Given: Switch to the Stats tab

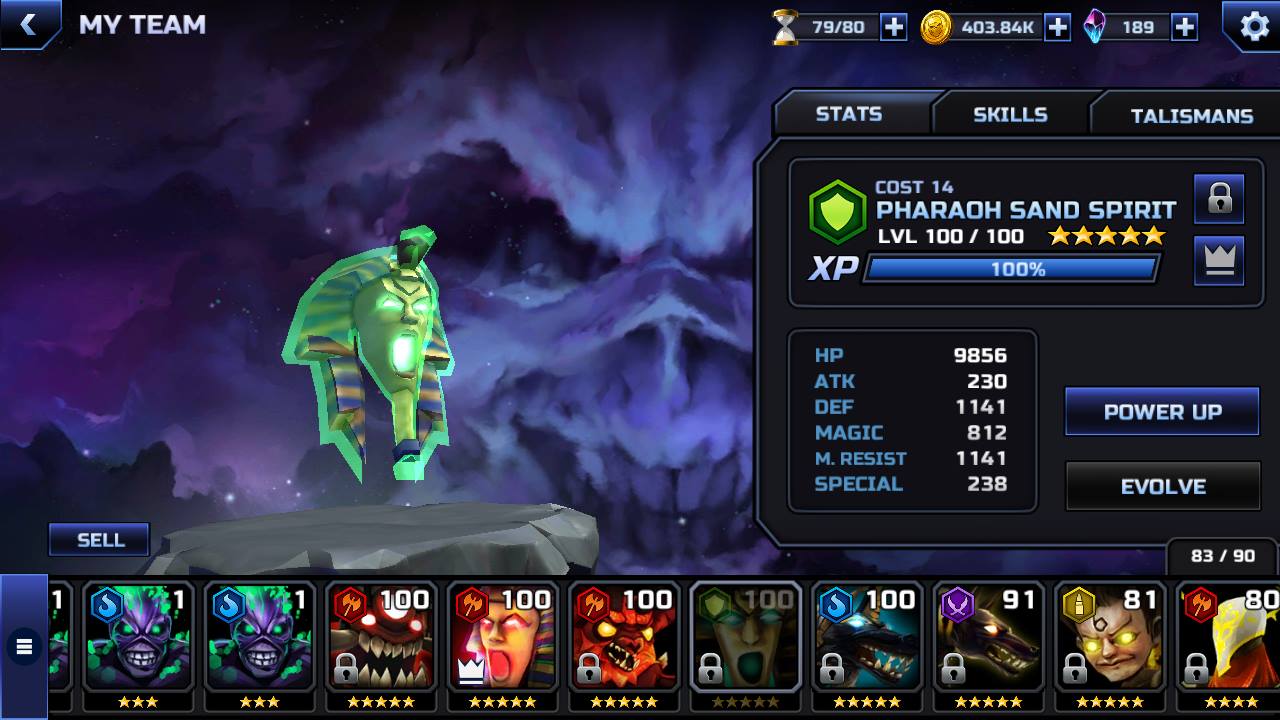Looking at the screenshot, I should pyautogui.click(x=849, y=114).
